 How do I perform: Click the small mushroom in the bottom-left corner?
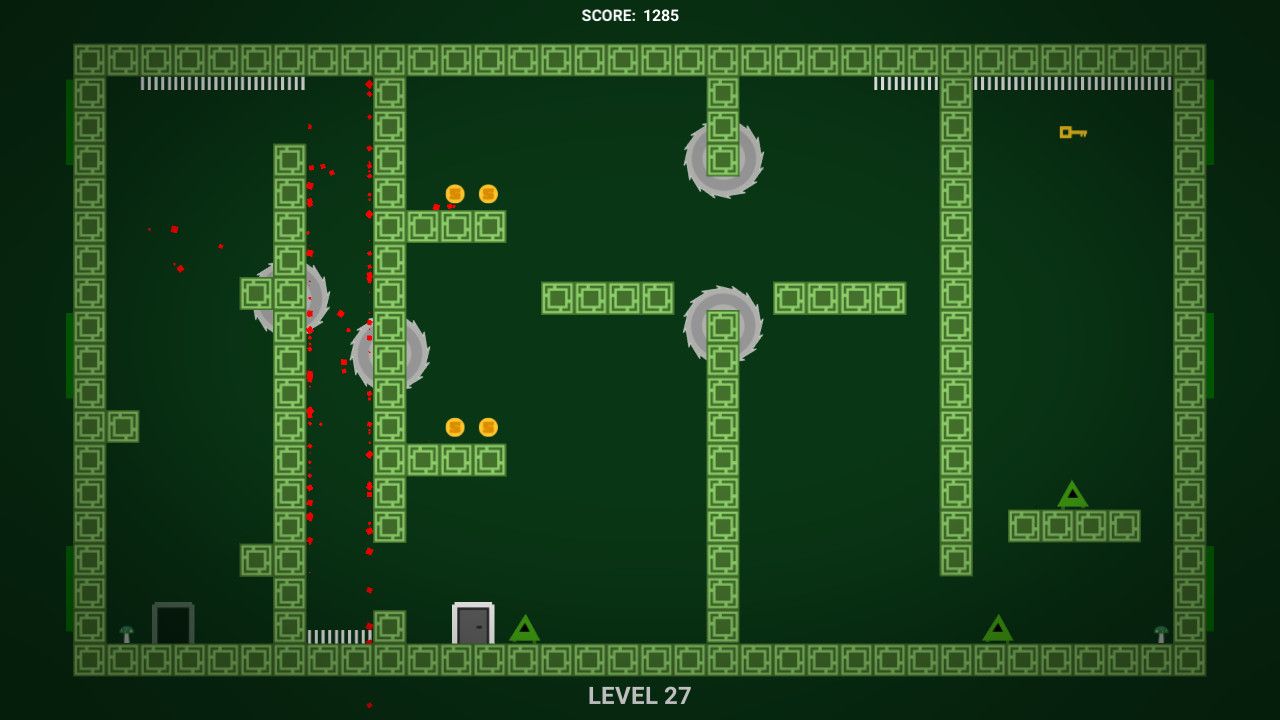pos(128,633)
